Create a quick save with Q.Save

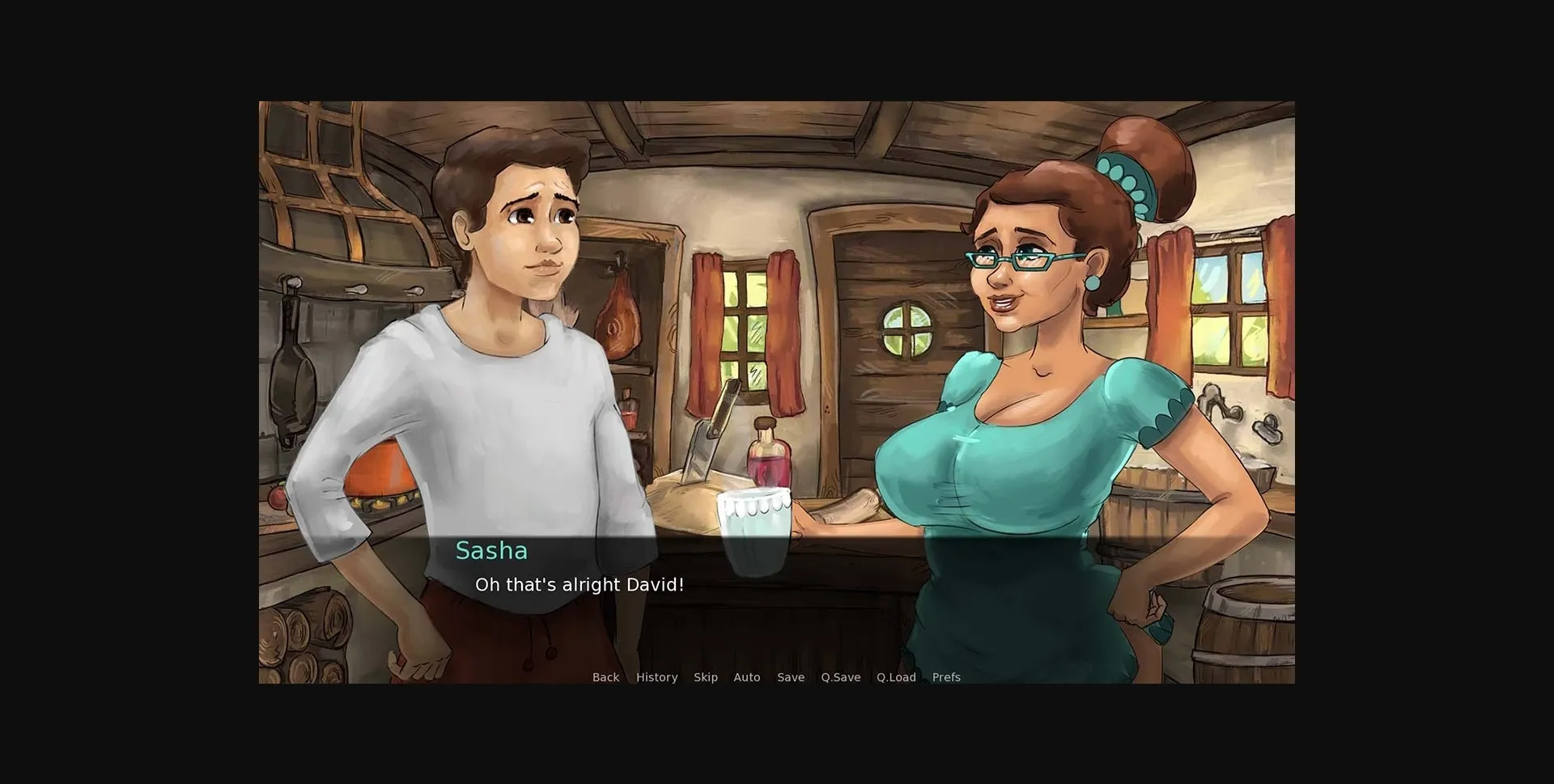pyautogui.click(x=840, y=677)
